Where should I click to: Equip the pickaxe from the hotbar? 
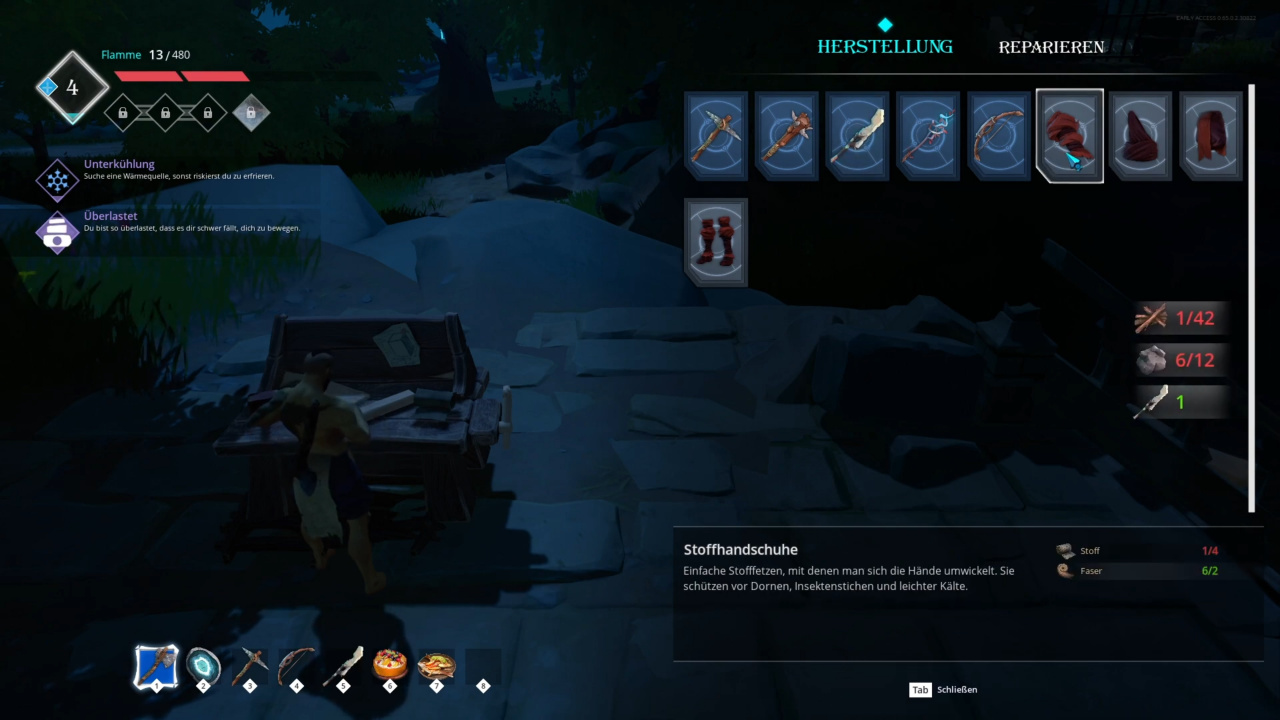(x=250, y=666)
